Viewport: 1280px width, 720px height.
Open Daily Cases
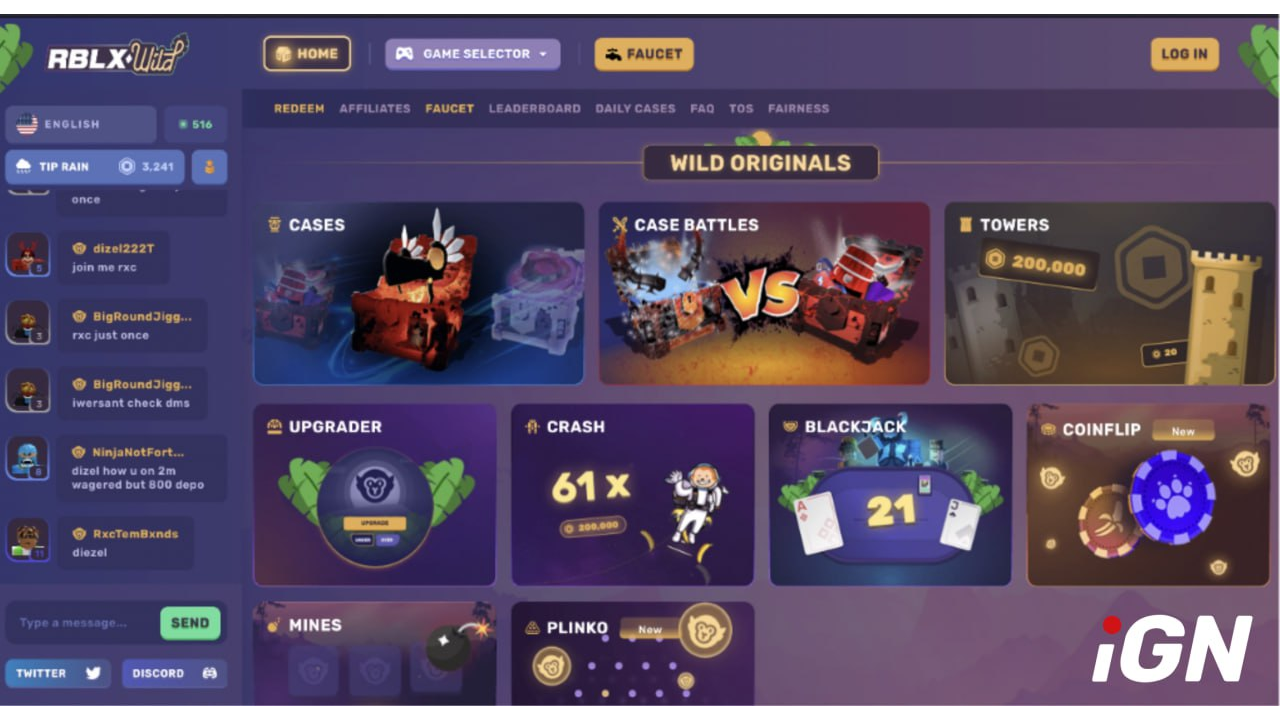point(635,108)
